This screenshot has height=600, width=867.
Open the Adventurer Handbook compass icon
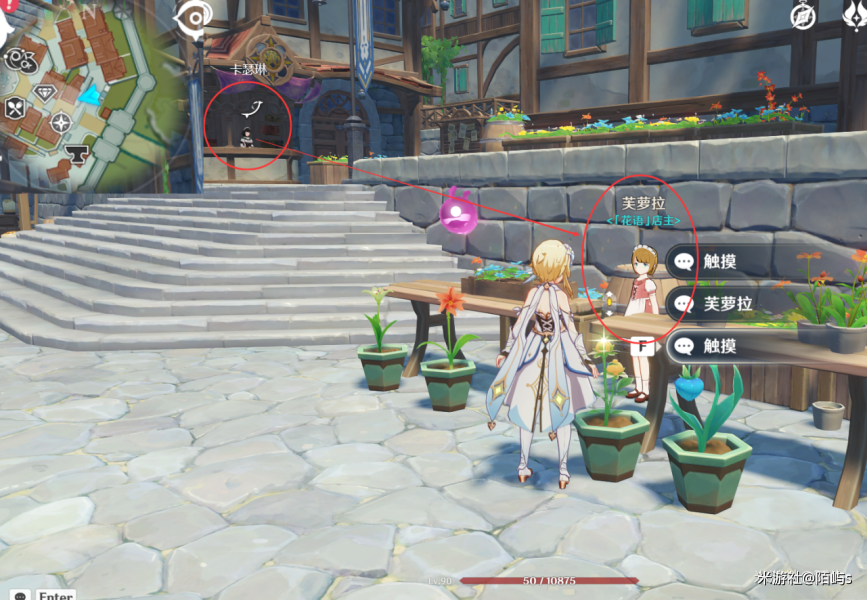tap(803, 16)
